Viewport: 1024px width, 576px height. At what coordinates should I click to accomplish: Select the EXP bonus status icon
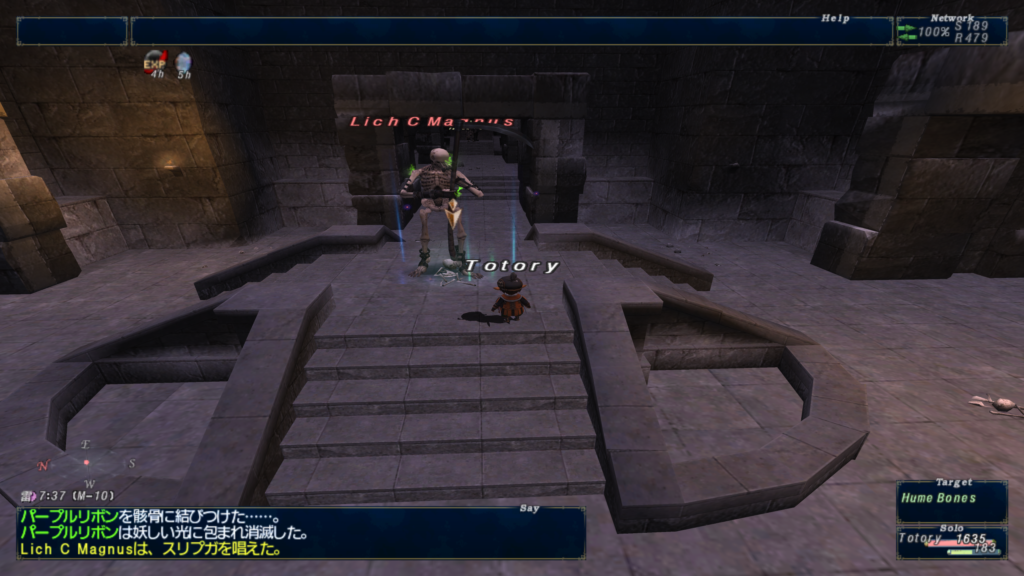coord(154,63)
